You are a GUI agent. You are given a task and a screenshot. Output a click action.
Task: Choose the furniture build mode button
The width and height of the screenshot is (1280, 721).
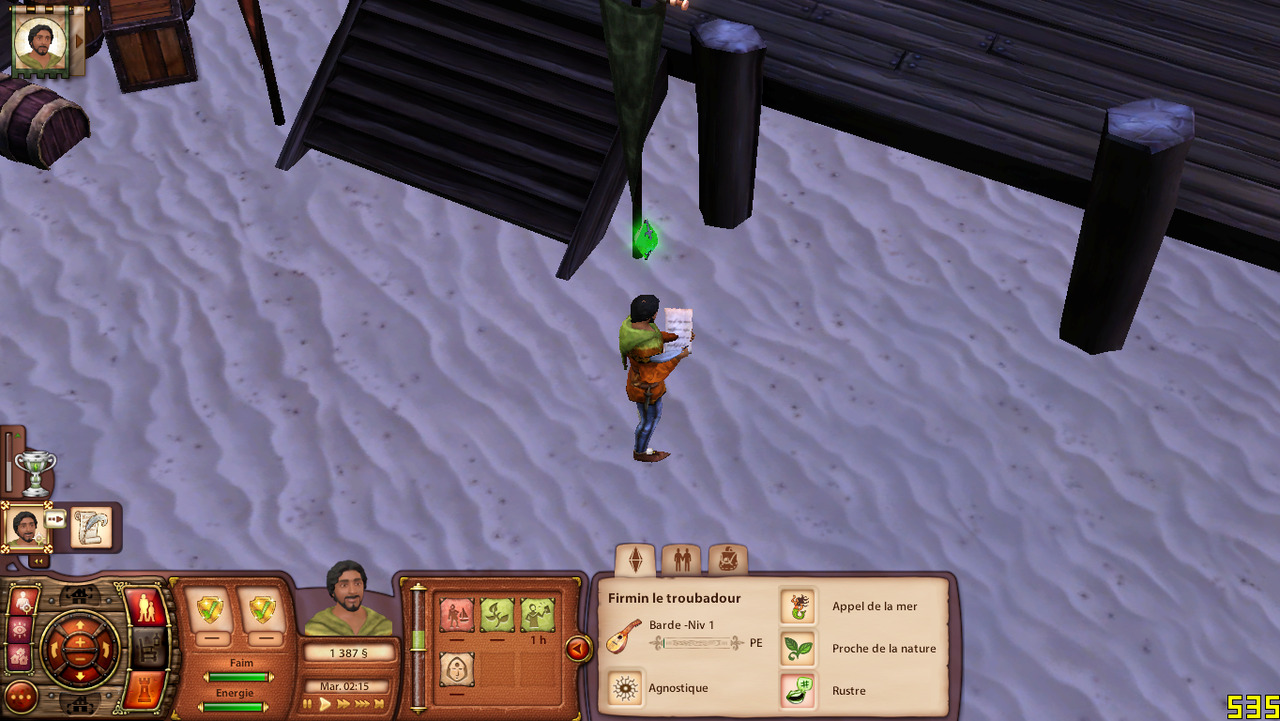point(147,649)
